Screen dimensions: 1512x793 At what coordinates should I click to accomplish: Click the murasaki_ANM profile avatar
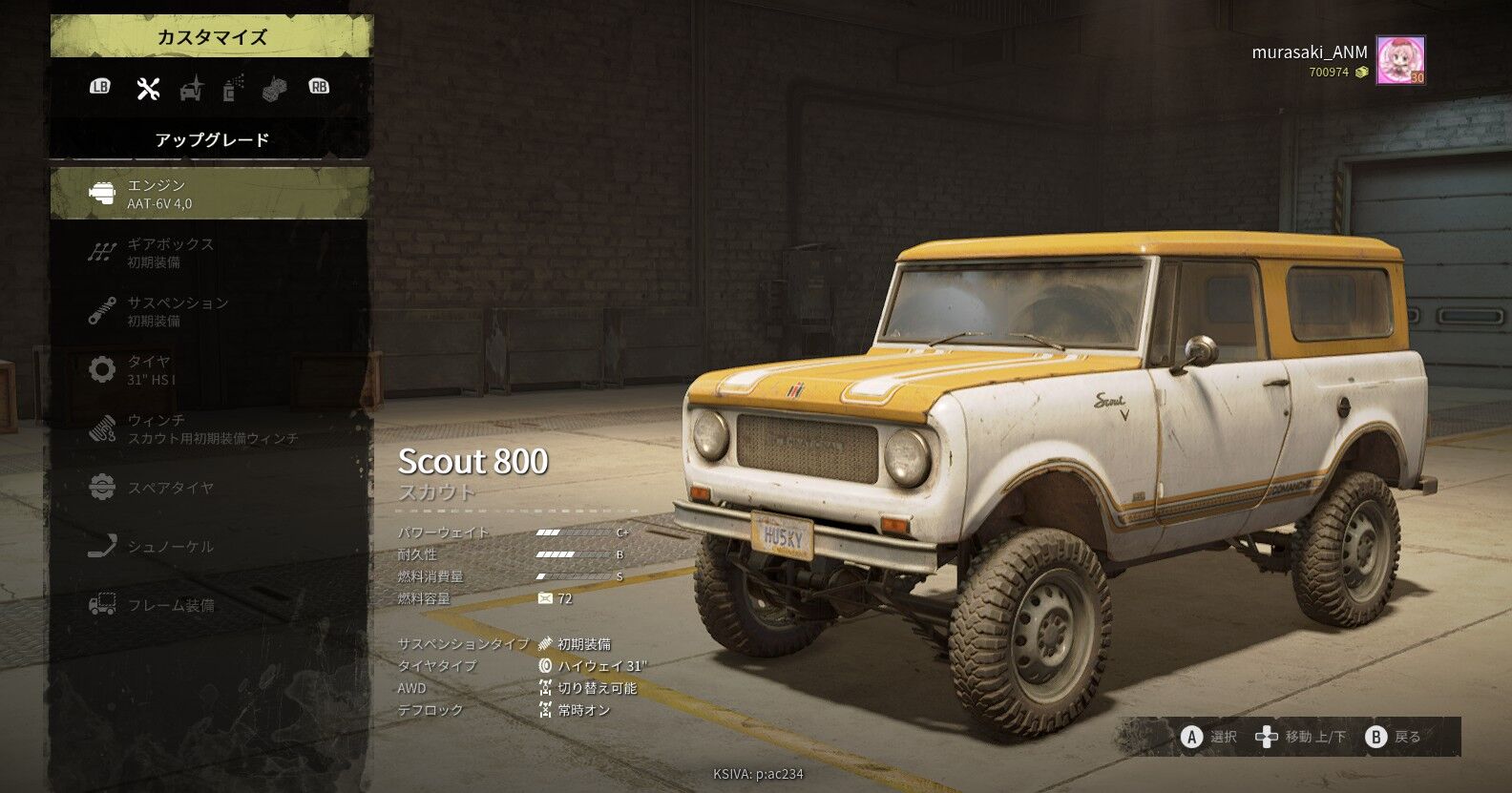tap(1400, 61)
